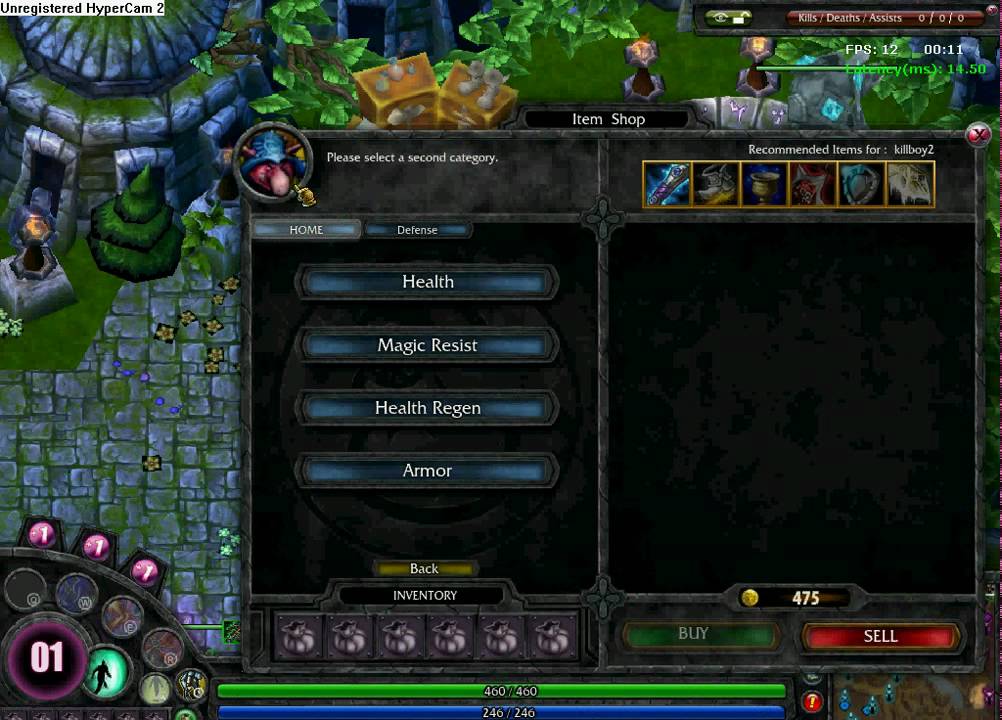The height and width of the screenshot is (720, 1002).
Task: Click the shopkeeper portrait icon
Action: [272, 162]
